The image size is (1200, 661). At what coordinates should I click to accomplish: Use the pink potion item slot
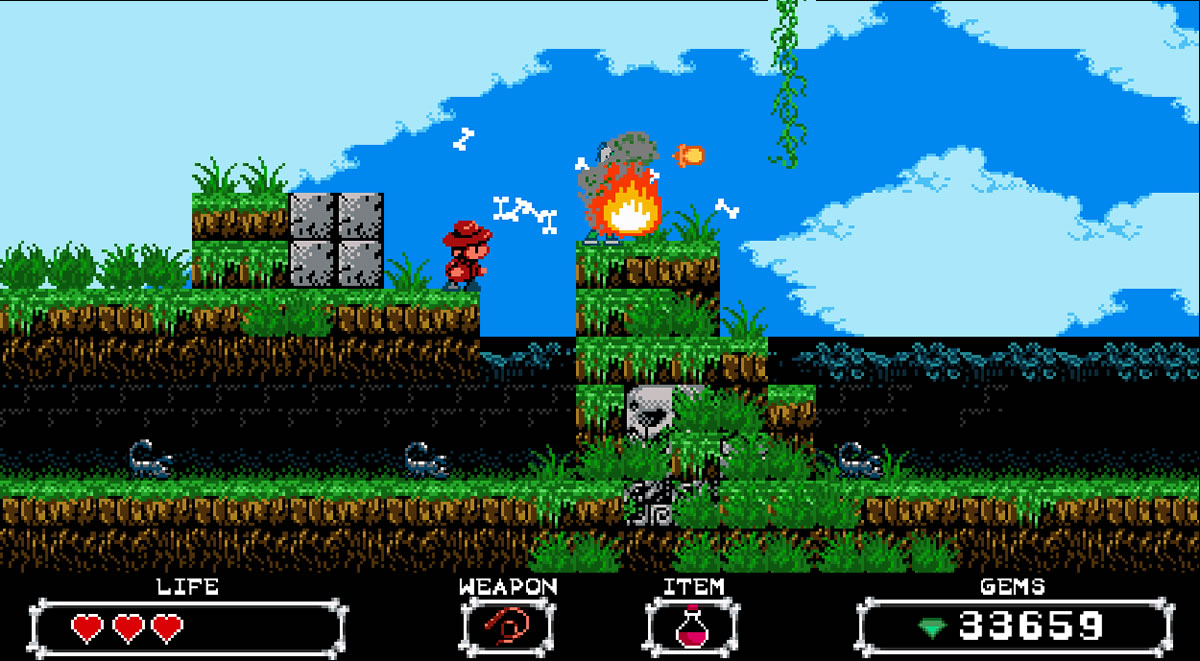tap(692, 627)
